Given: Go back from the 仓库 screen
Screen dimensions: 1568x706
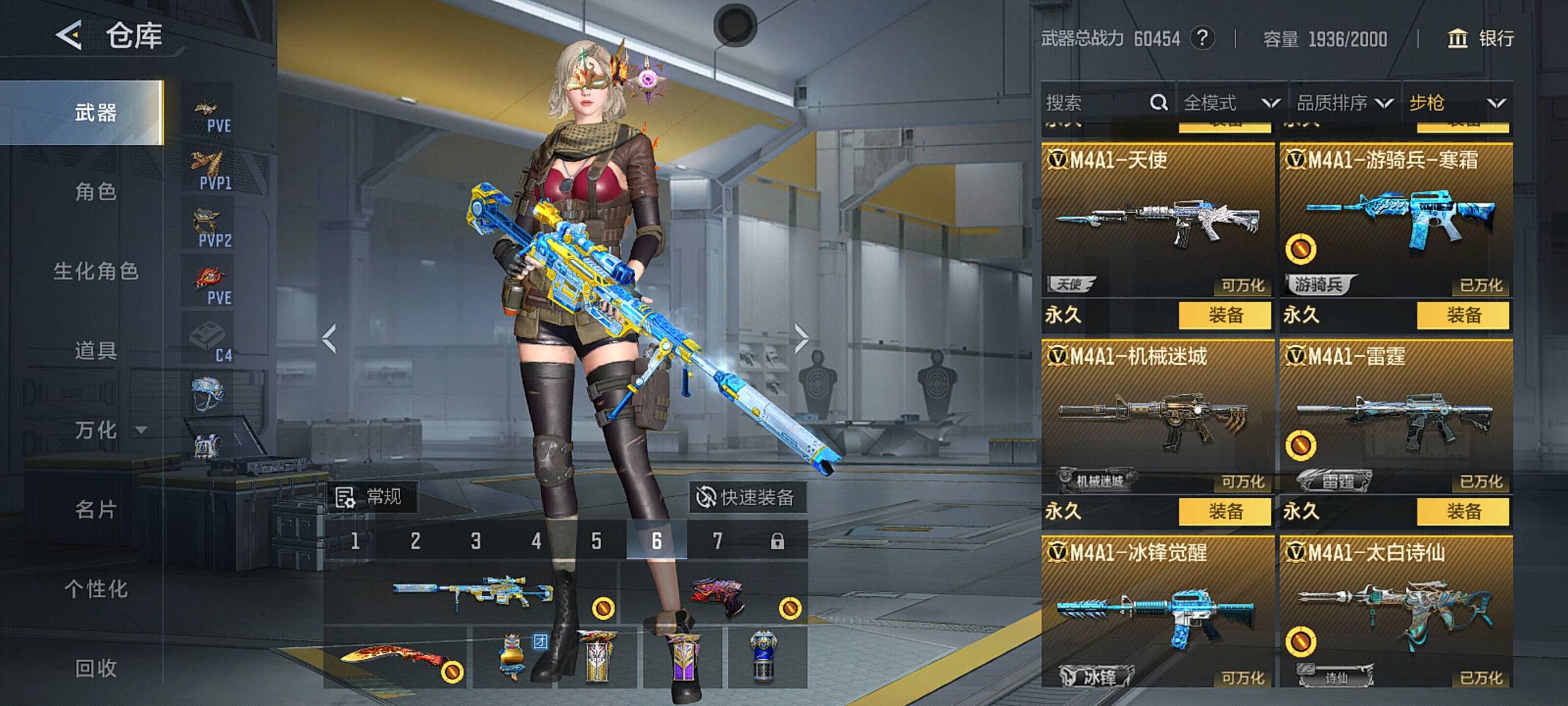Looking at the screenshot, I should 70,35.
